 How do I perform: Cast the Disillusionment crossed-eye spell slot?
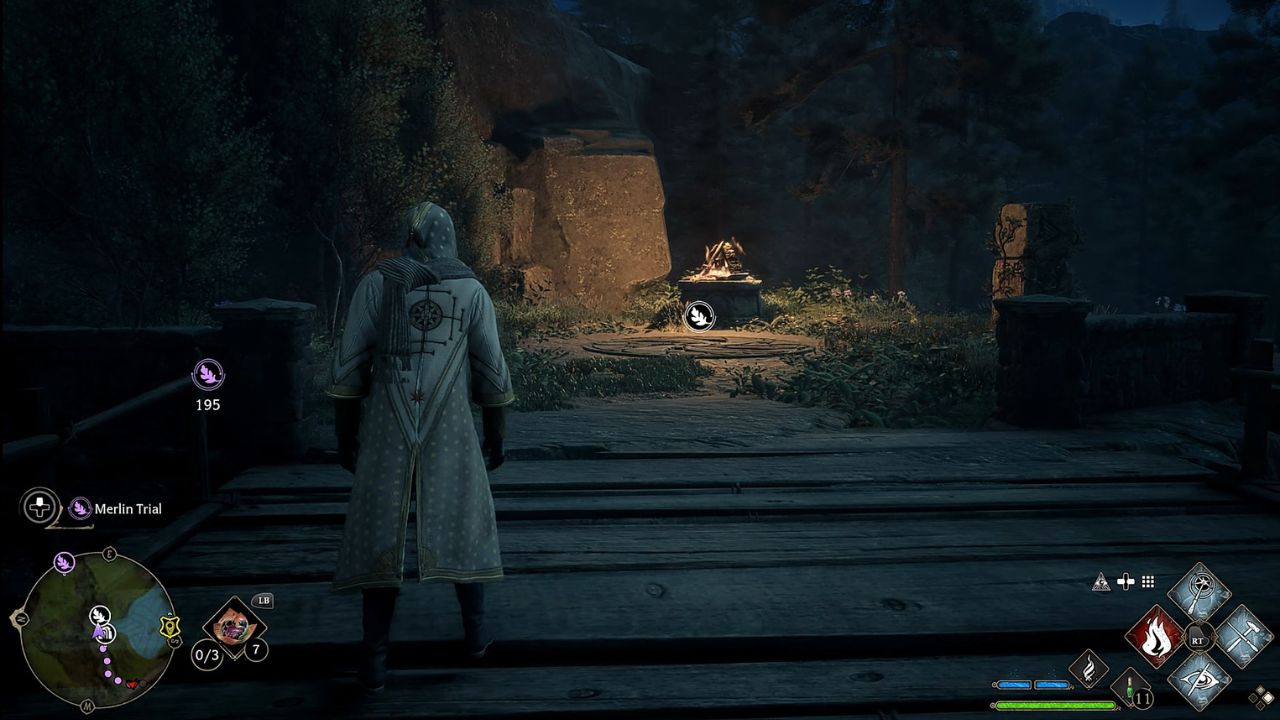[1199, 680]
